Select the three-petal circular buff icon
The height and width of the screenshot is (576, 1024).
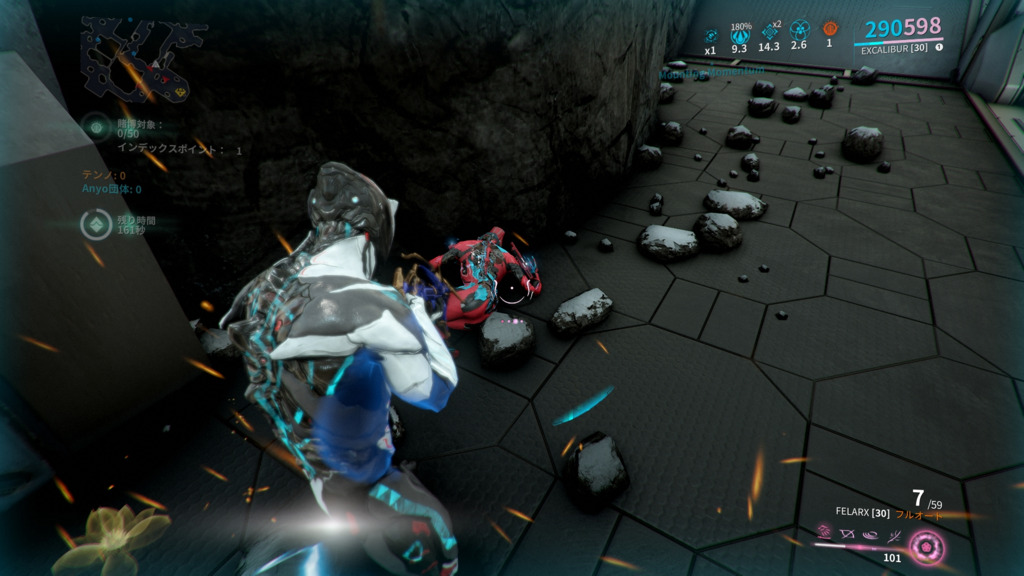pyautogui.click(x=799, y=31)
